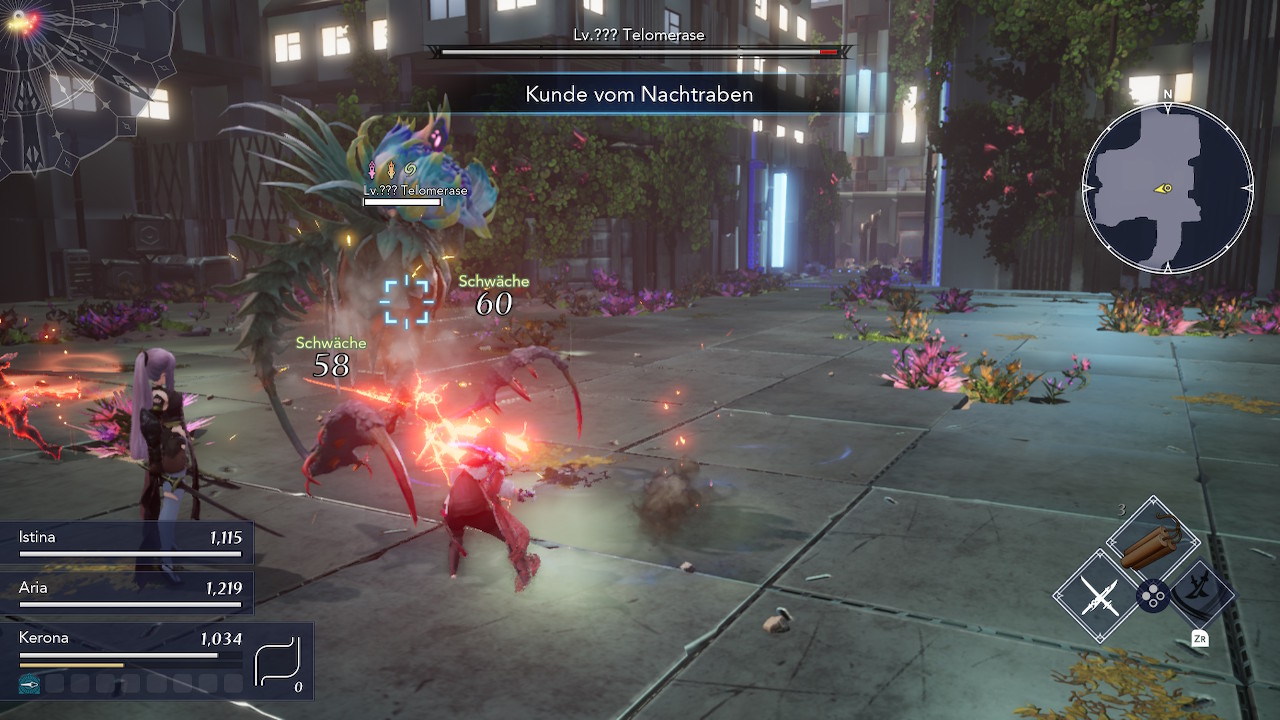Click Kerona's teal arrow status icon
The height and width of the screenshot is (720, 1280).
point(30,684)
